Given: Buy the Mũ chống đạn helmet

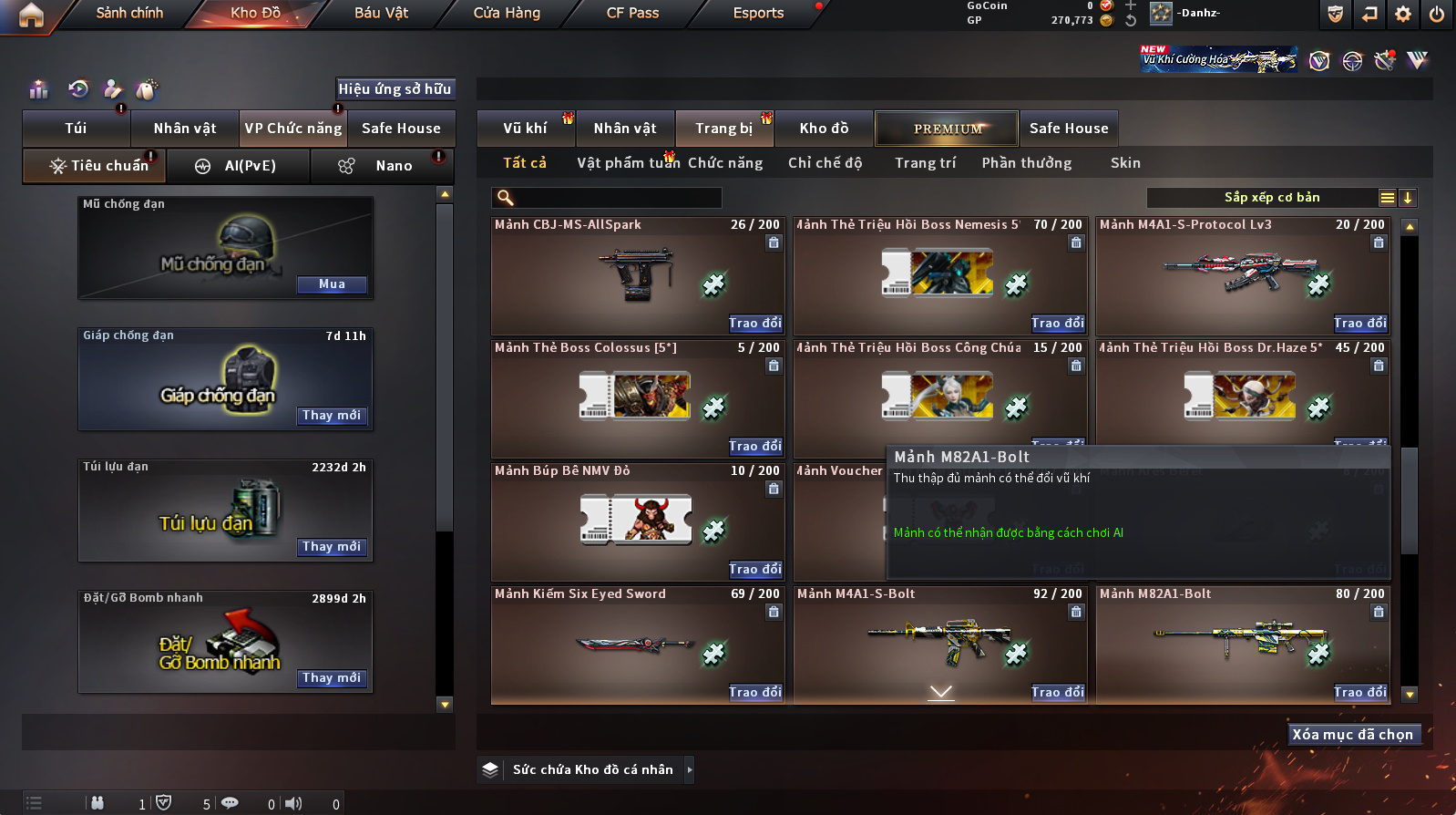Looking at the screenshot, I should pos(332,284).
